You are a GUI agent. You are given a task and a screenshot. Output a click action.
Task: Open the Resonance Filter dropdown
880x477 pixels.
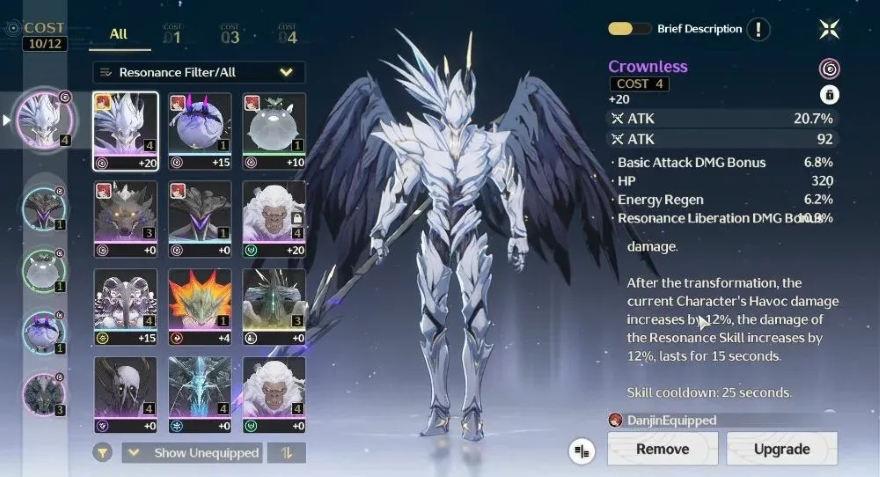point(199,72)
